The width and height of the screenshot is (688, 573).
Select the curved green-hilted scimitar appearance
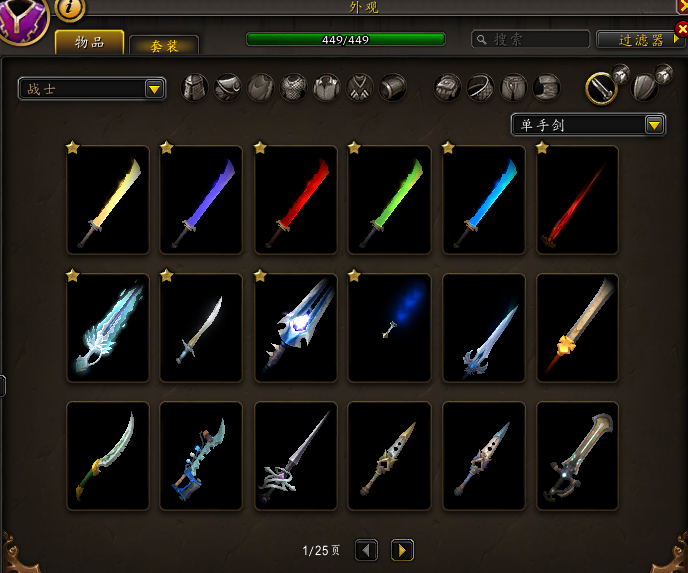(108, 456)
